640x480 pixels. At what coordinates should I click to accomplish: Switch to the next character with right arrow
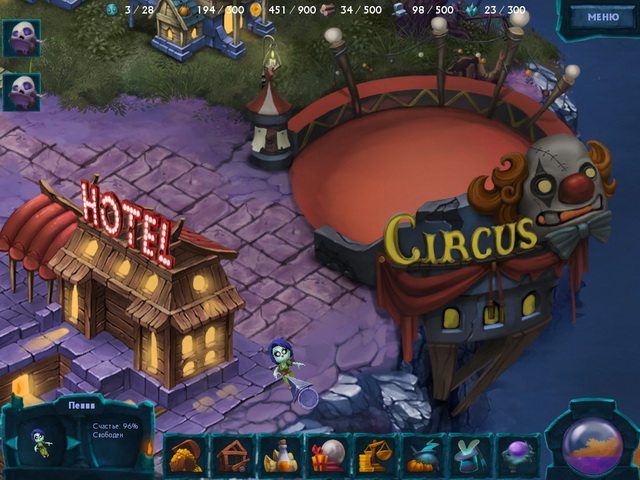point(73,442)
